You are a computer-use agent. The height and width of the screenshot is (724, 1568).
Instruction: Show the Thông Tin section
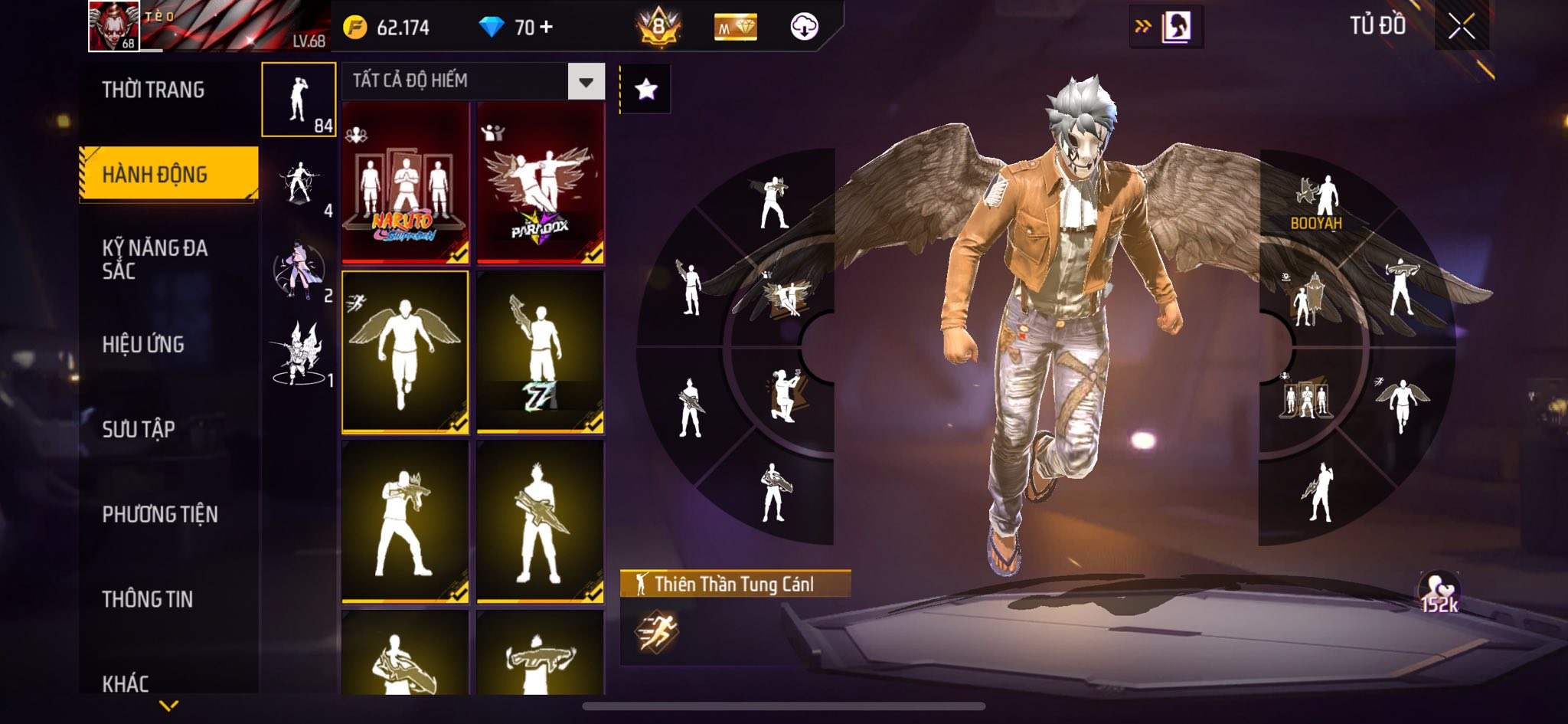click(x=148, y=599)
